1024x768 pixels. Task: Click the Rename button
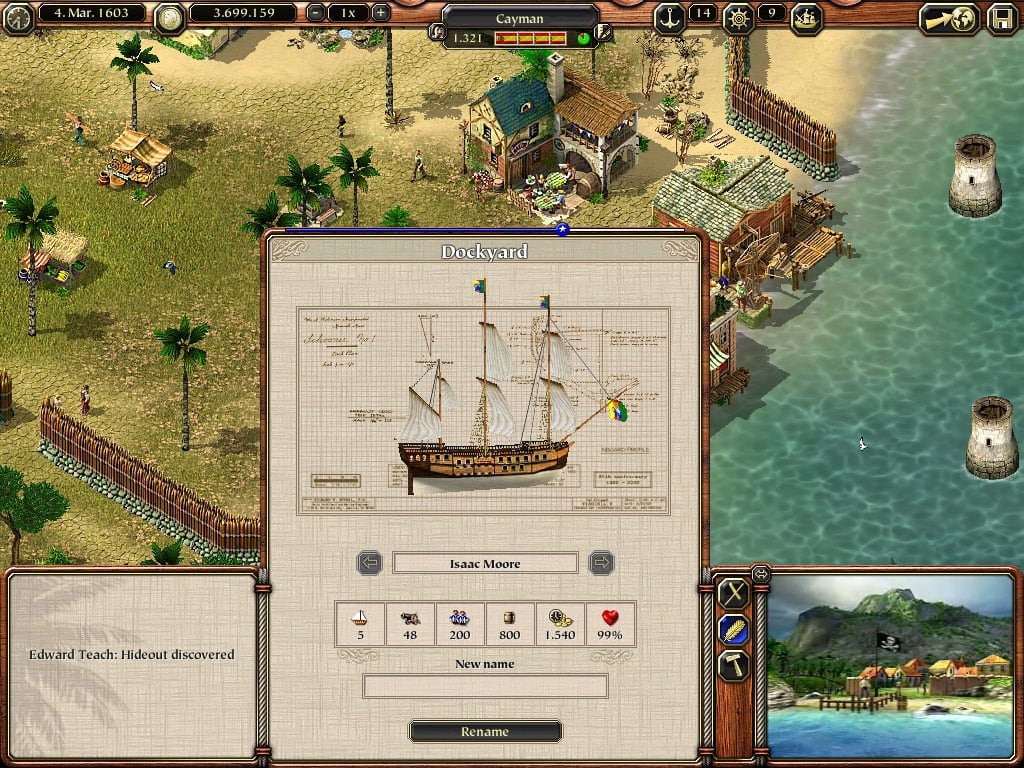coord(485,732)
